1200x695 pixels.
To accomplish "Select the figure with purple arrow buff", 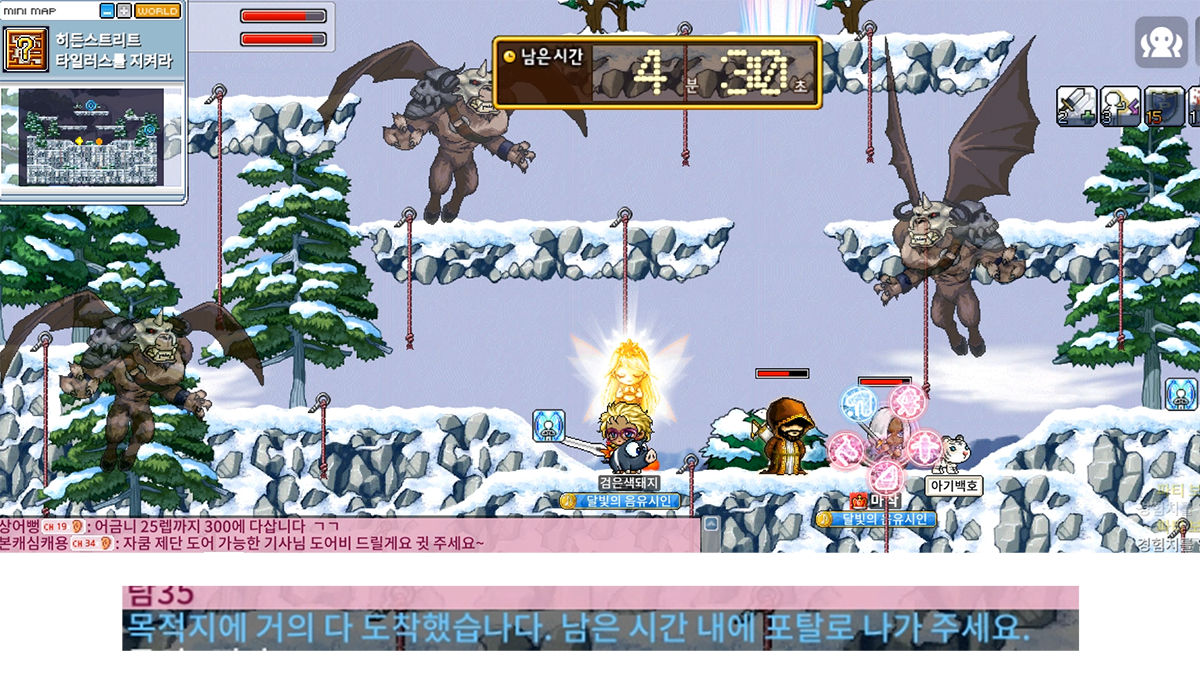I will coord(1120,106).
